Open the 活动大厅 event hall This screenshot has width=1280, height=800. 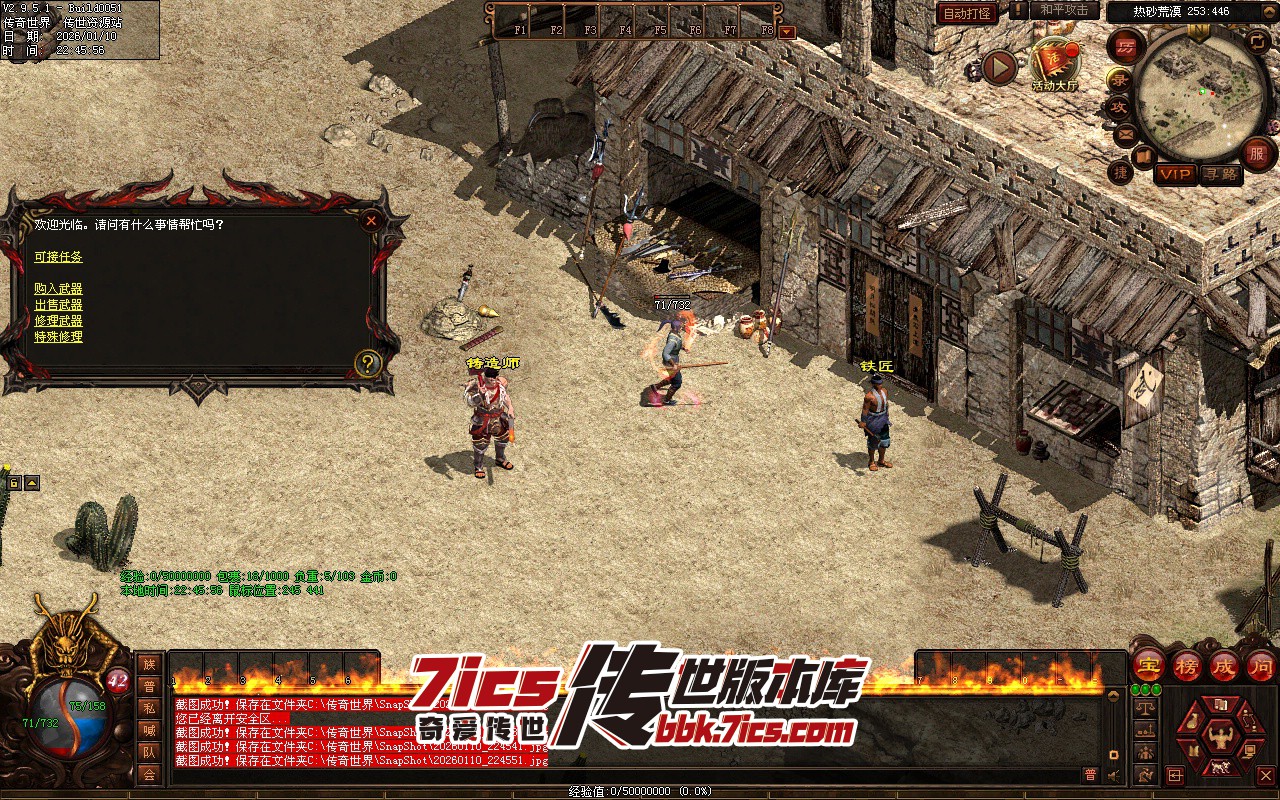pos(1055,64)
